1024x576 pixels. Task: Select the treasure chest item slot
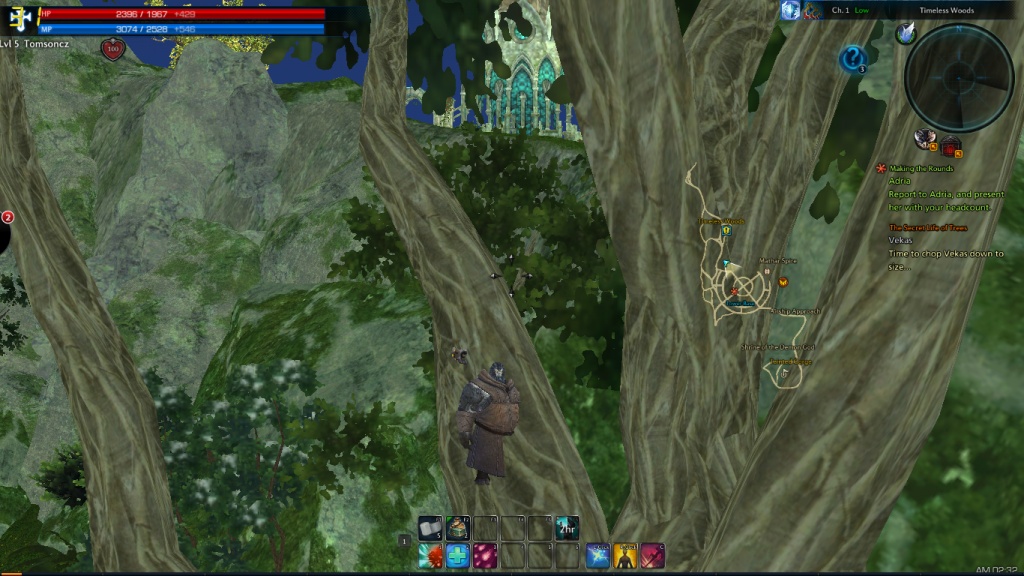tap(459, 527)
